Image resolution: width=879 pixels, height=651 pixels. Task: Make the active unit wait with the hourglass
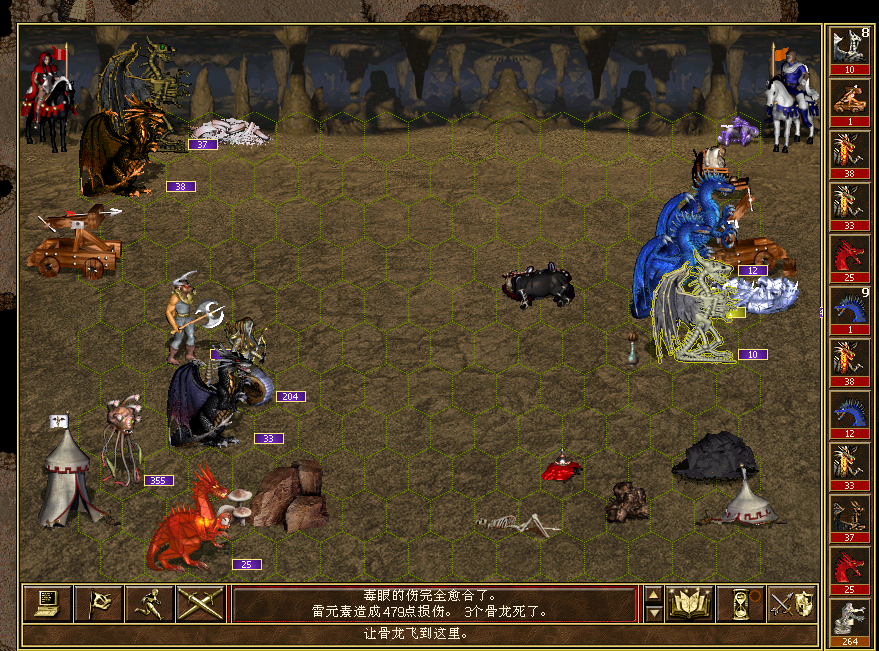coord(741,603)
